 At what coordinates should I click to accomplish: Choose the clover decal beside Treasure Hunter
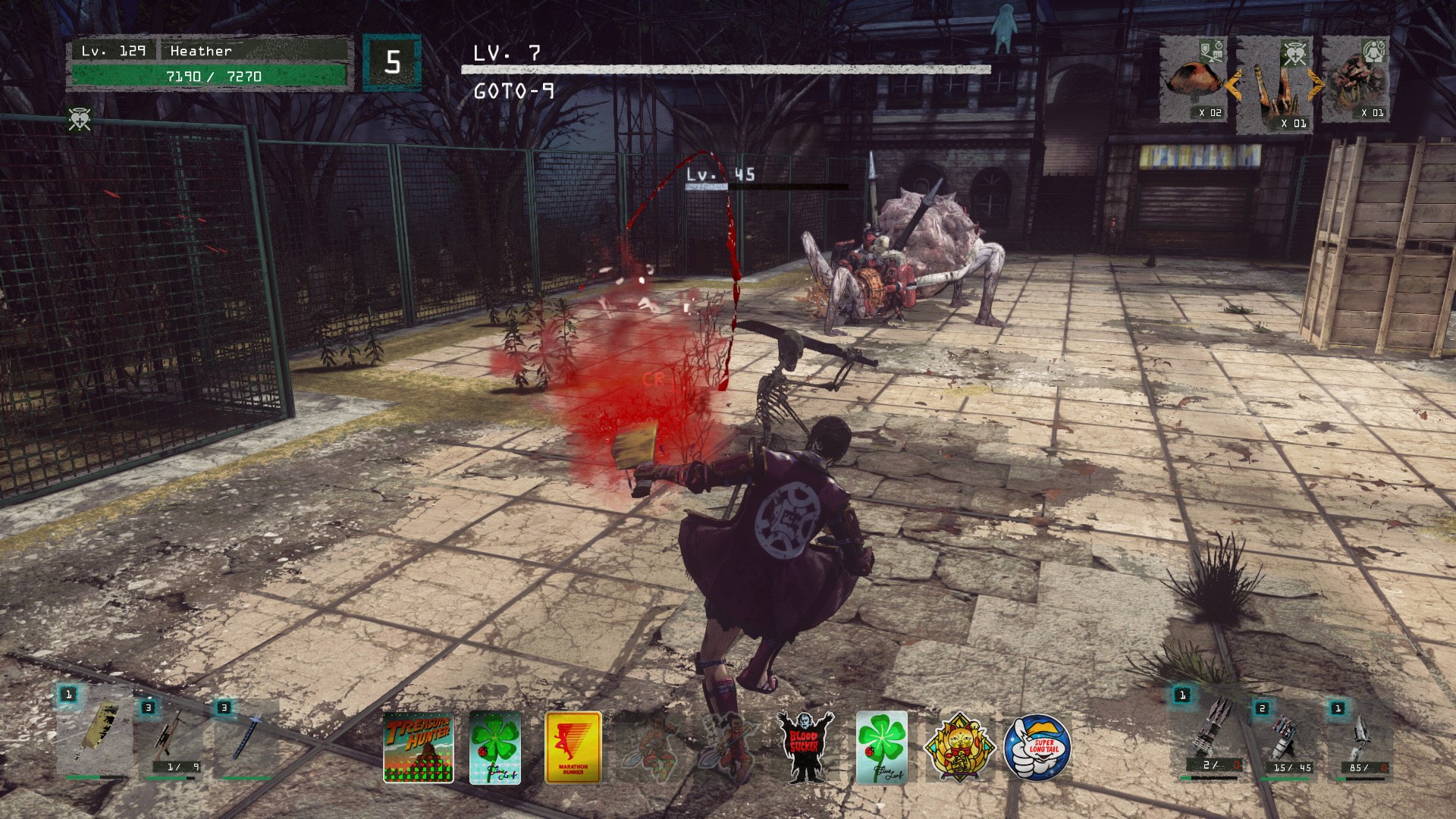[x=495, y=747]
